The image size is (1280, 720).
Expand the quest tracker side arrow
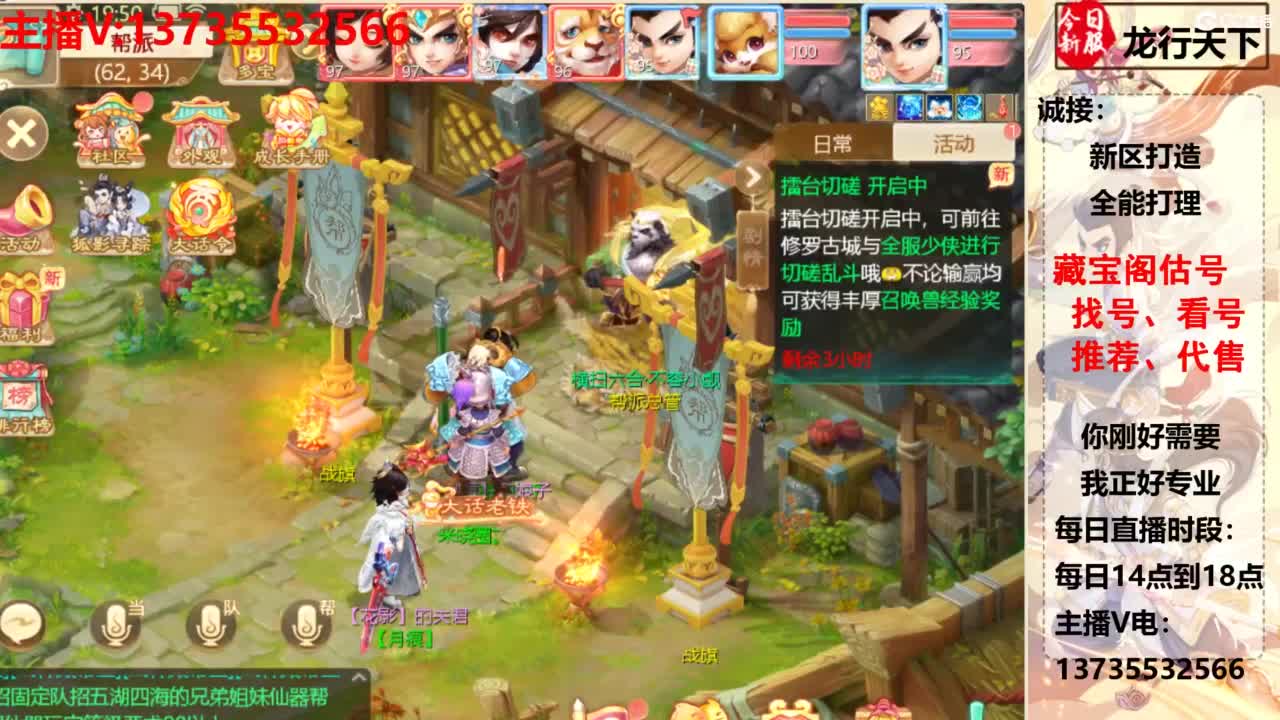tap(753, 177)
